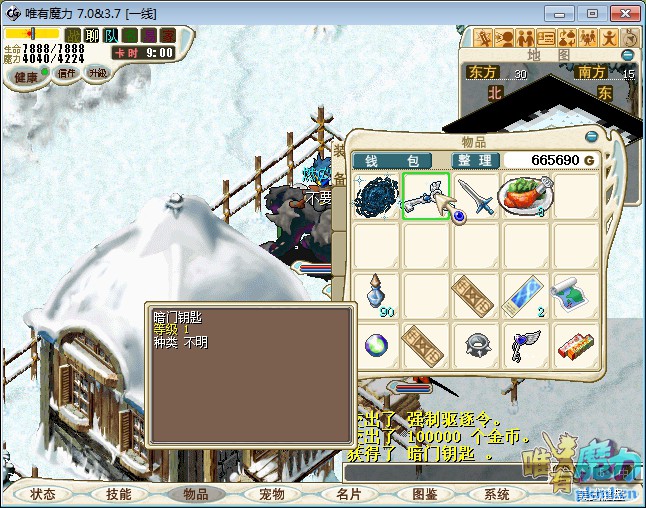This screenshot has width=646, height=508.
Task: Show the 名片 name card tab
Action: (x=348, y=494)
